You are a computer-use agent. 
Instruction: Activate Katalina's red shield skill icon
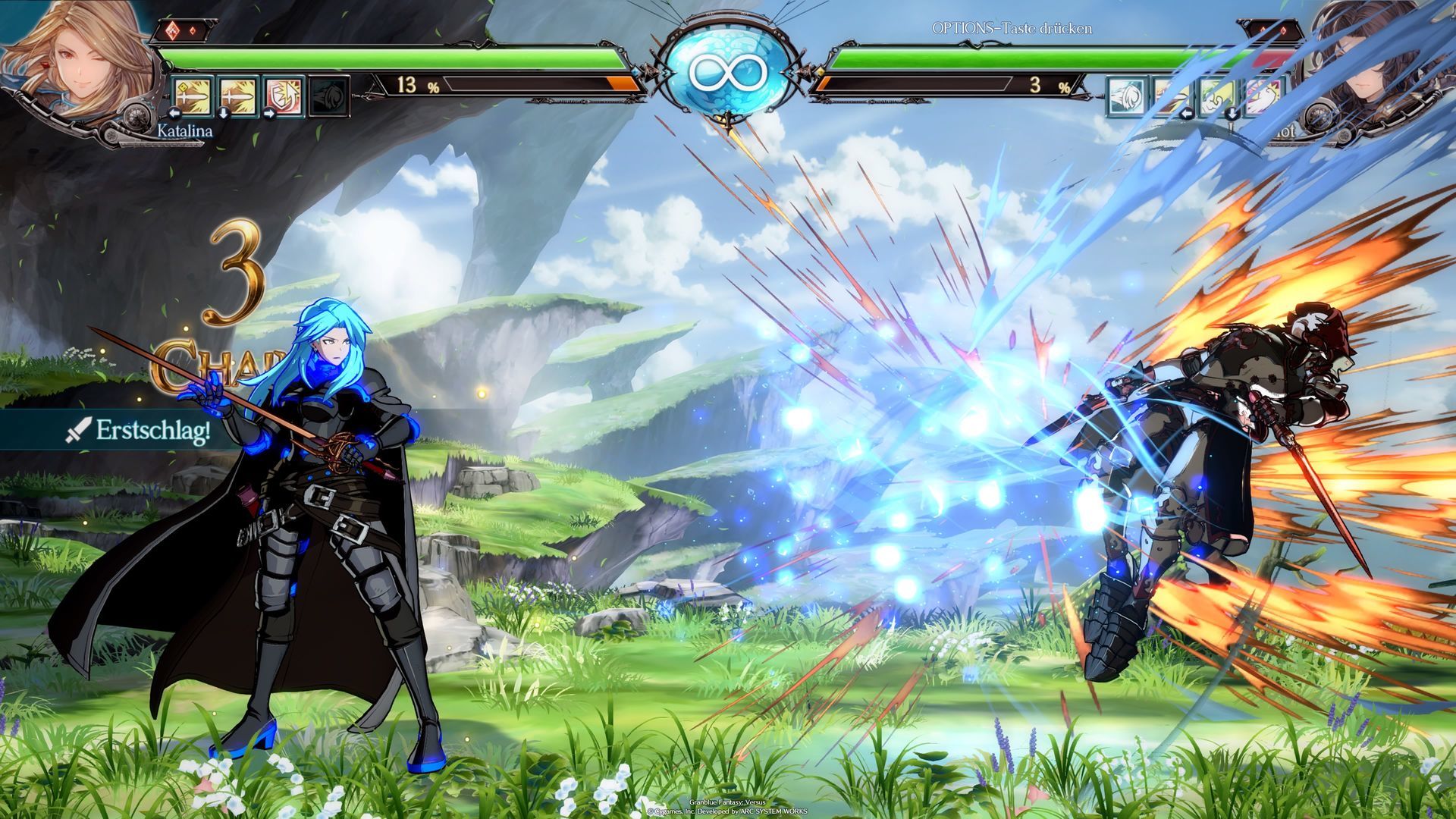pyautogui.click(x=284, y=96)
